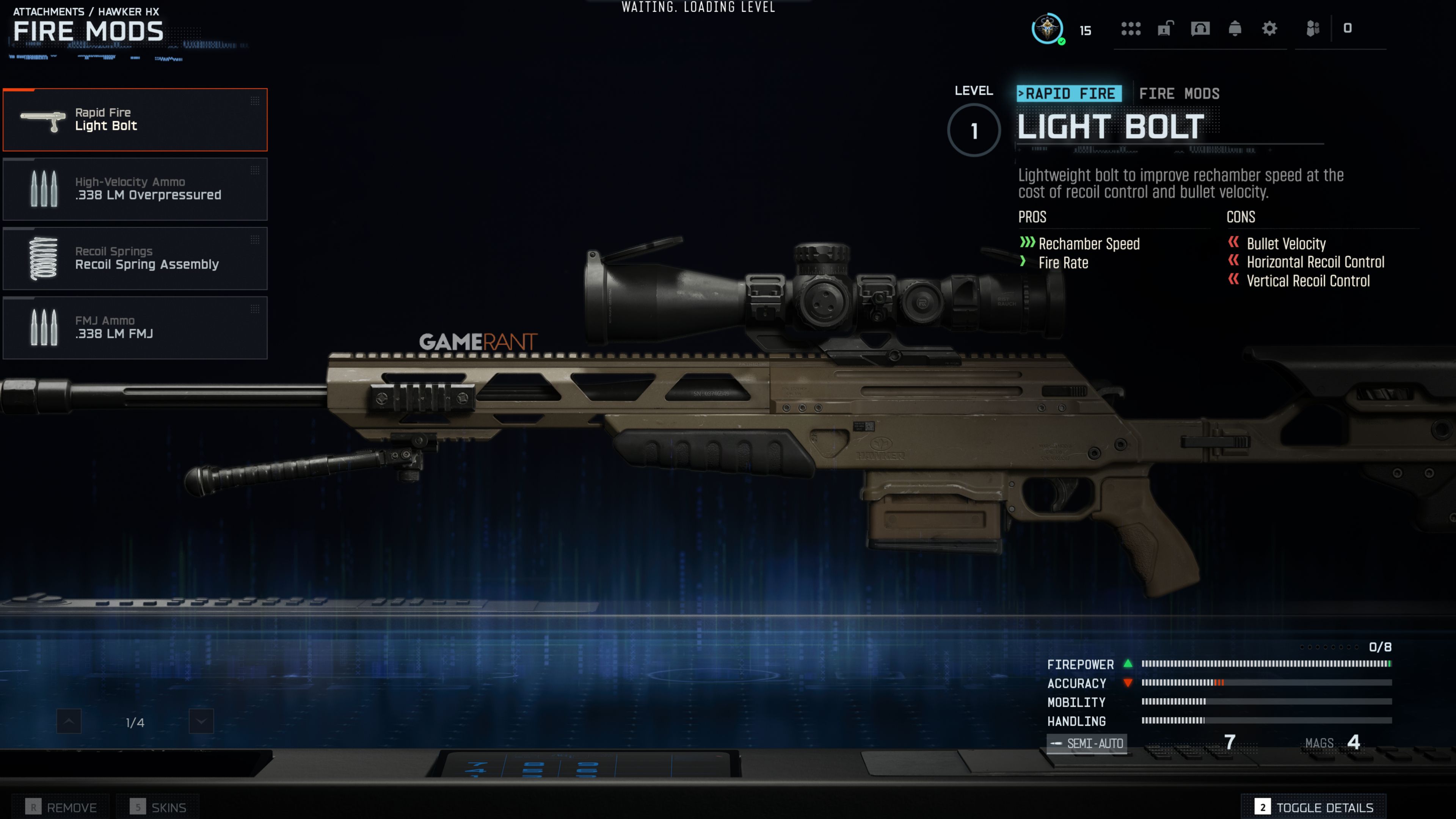Pick the .338 LM FMJ ammo
Screen dimensions: 1456x819
(x=135, y=328)
